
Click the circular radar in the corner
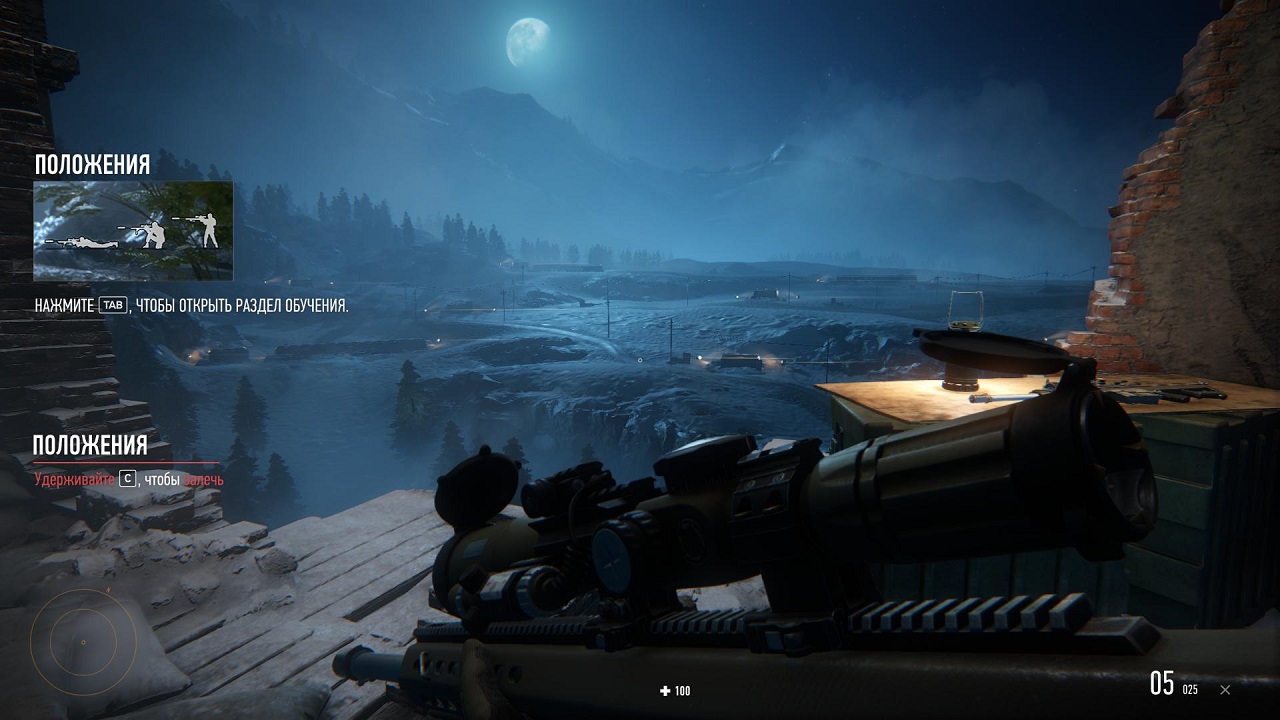pos(82,642)
